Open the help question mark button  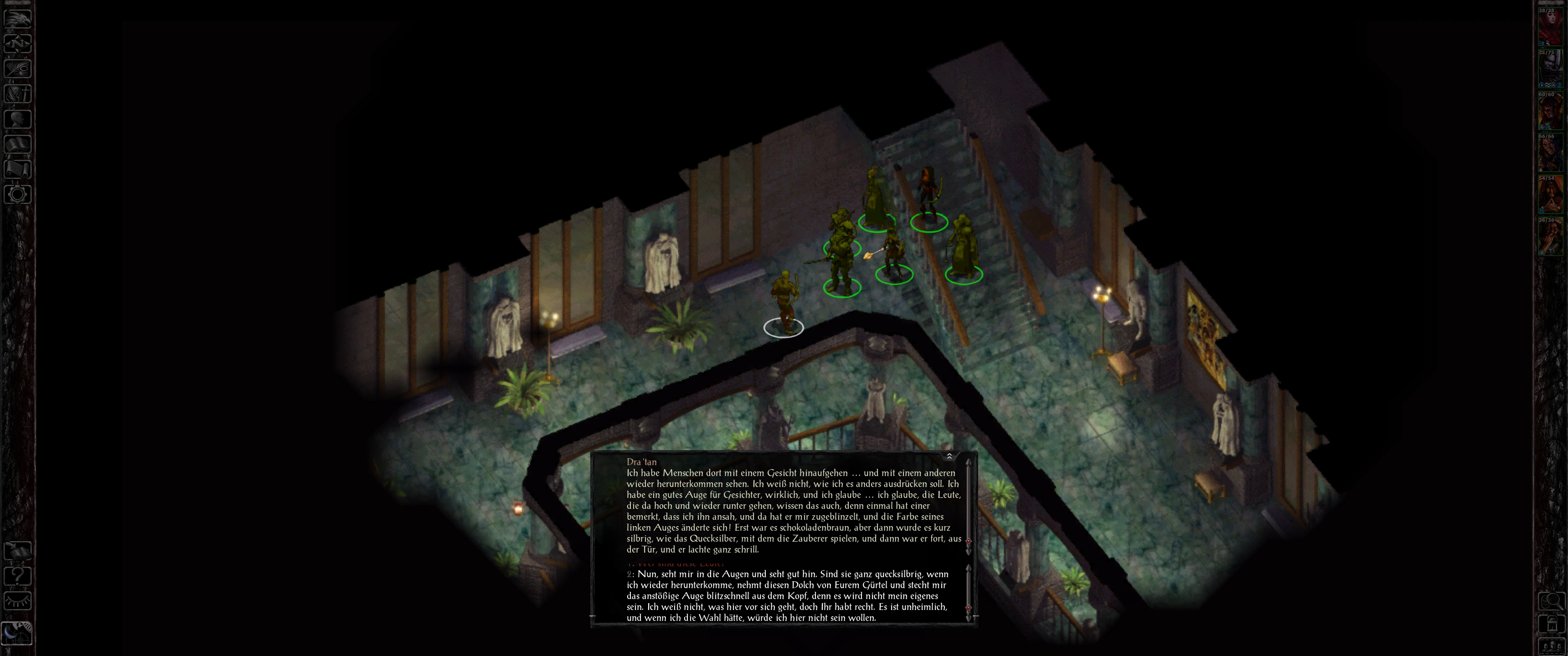pyautogui.click(x=18, y=576)
